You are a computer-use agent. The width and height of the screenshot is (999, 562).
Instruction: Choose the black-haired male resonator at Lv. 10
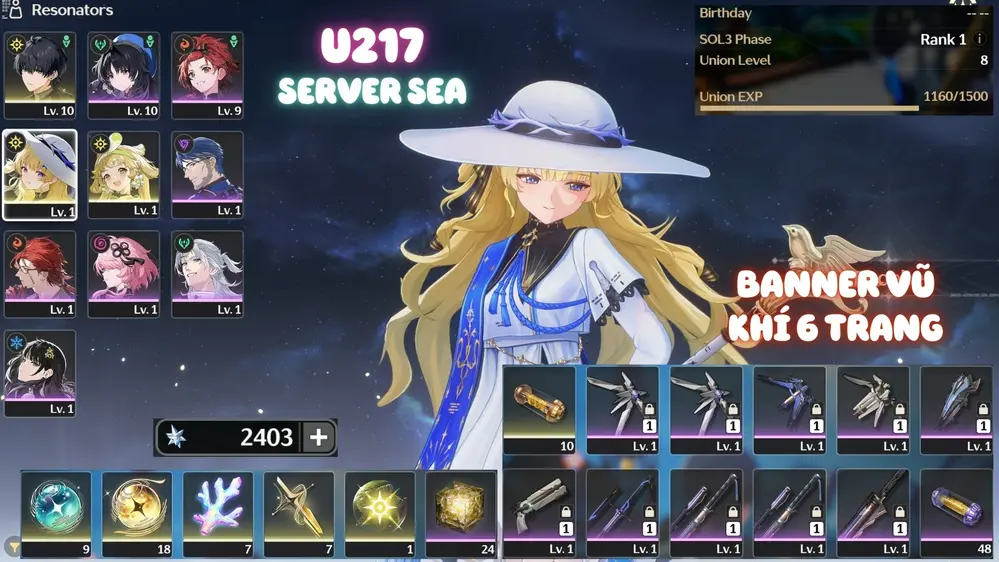click(x=40, y=75)
